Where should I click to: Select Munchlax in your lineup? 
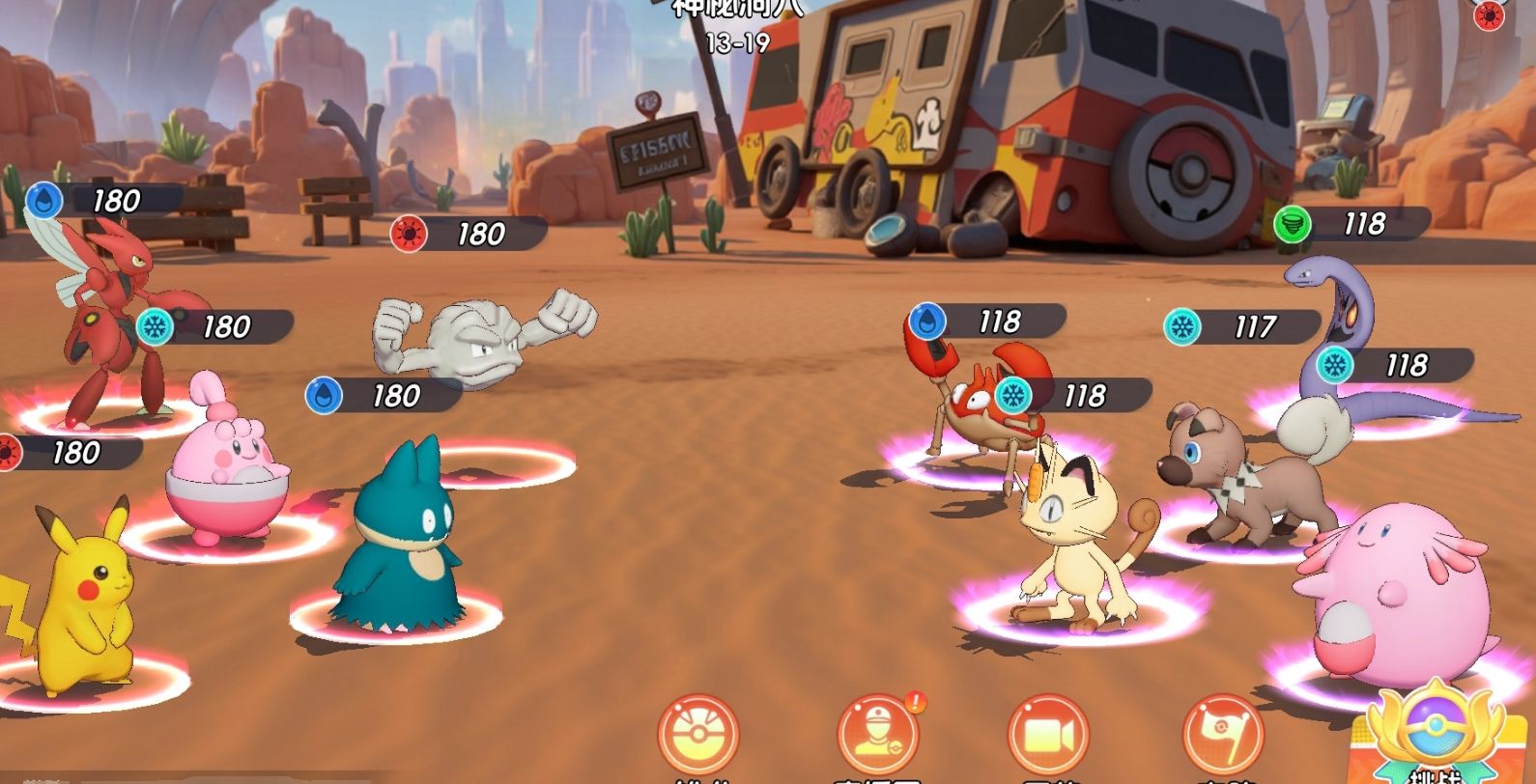tap(397, 539)
